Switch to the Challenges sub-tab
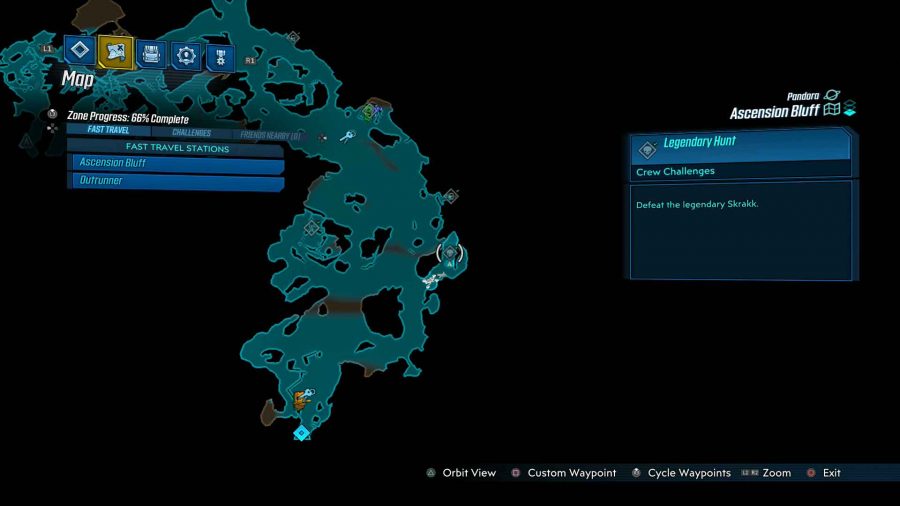The height and width of the screenshot is (506, 900). pyautogui.click(x=191, y=132)
